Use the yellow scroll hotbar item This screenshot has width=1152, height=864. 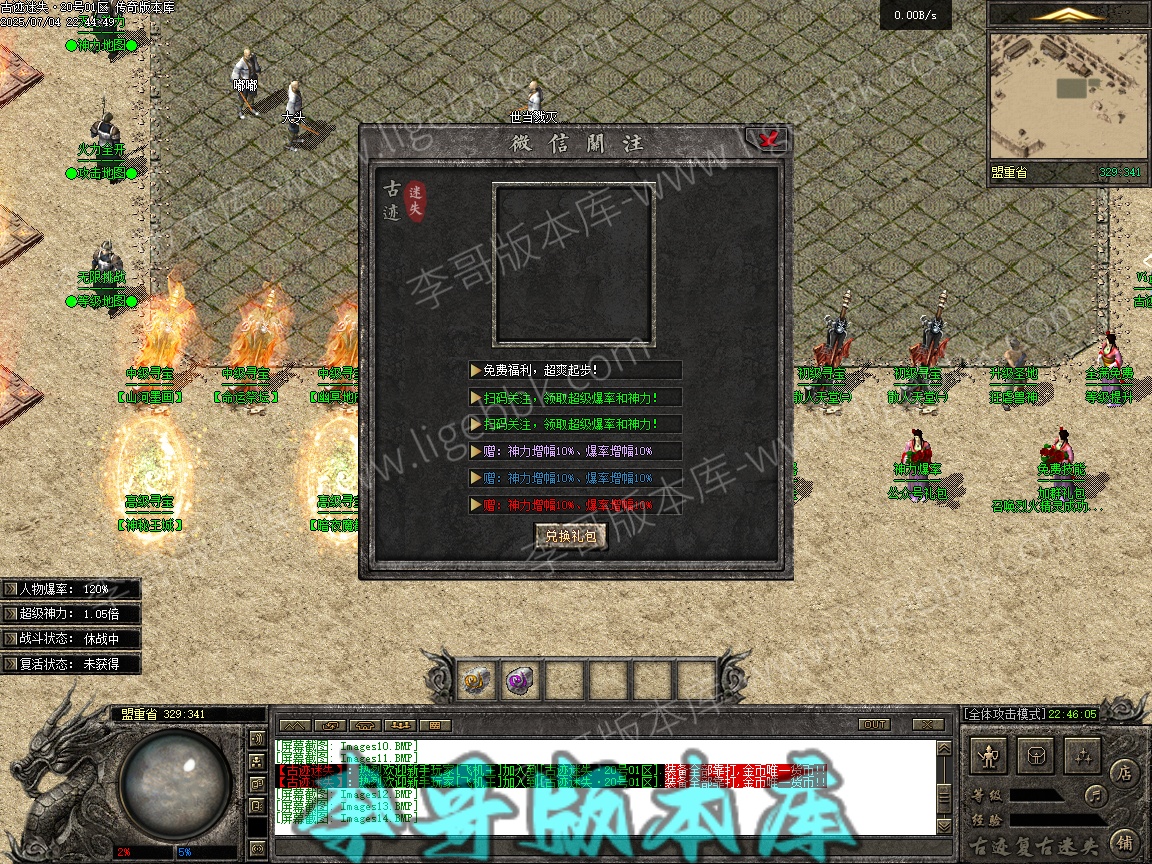point(477,681)
